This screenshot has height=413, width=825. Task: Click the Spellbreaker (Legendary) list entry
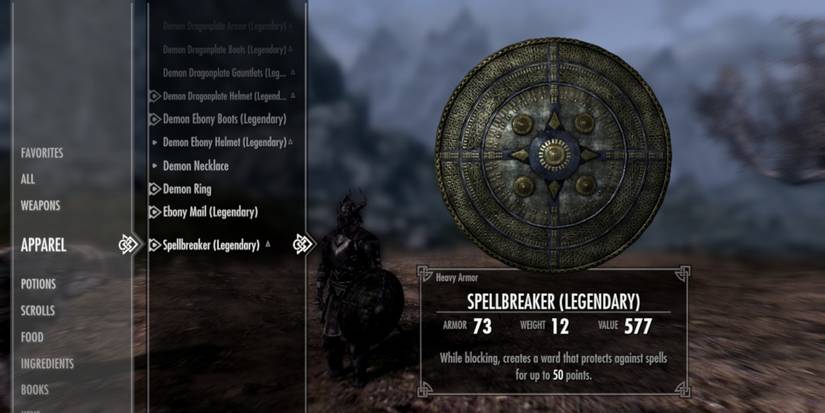coord(211,244)
